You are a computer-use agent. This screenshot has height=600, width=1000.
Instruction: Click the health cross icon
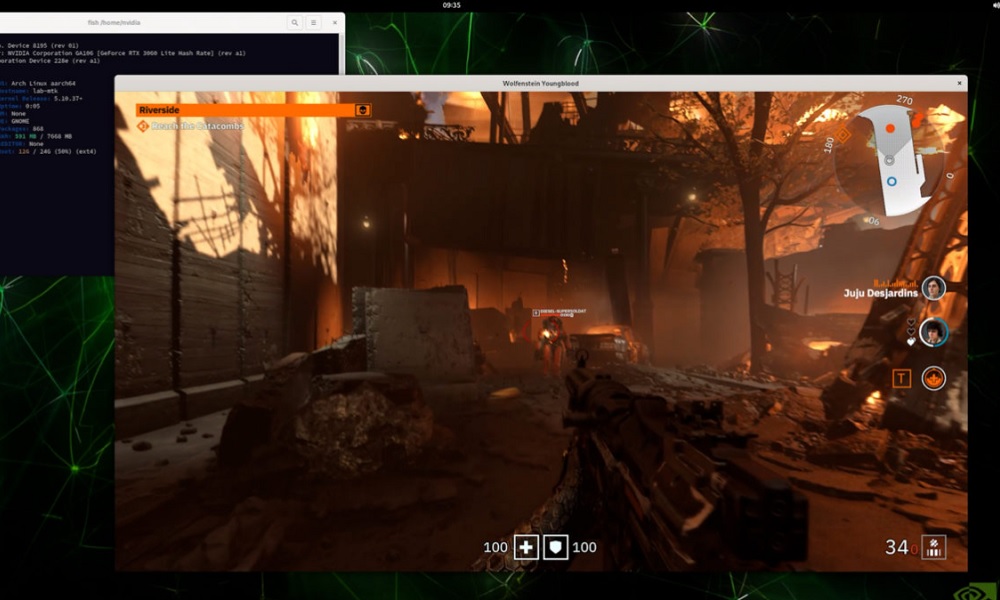click(x=526, y=547)
